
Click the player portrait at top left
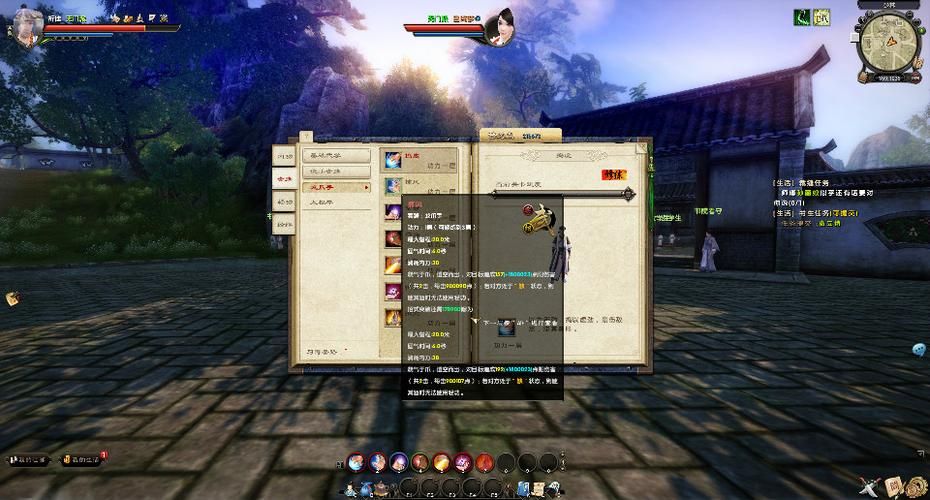pos(28,27)
